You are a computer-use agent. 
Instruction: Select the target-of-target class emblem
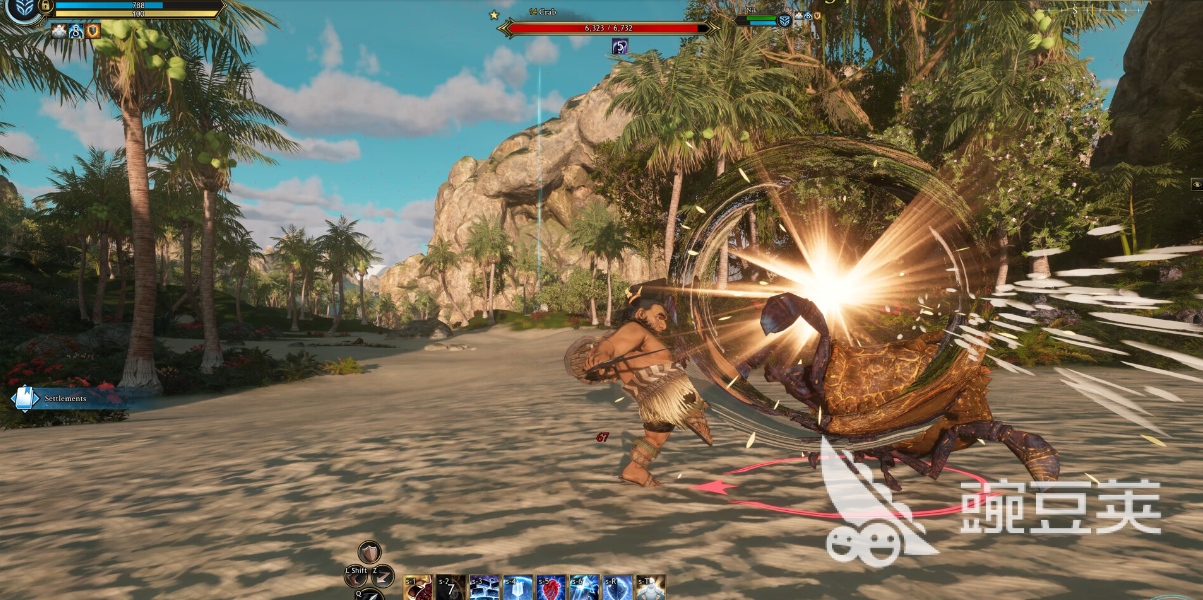[785, 20]
